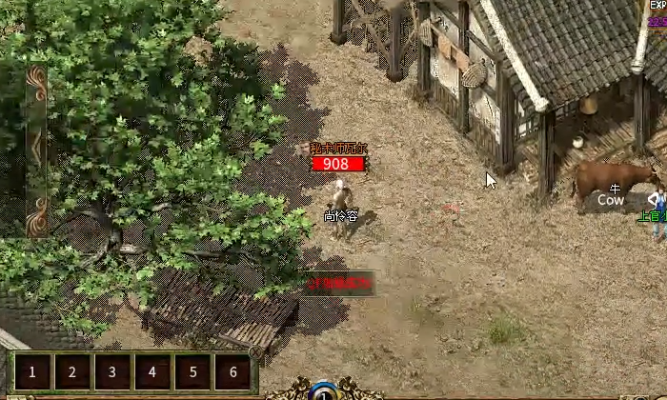Choose hotbar slot number 3
This screenshot has height=400, width=667.
(x=112, y=373)
